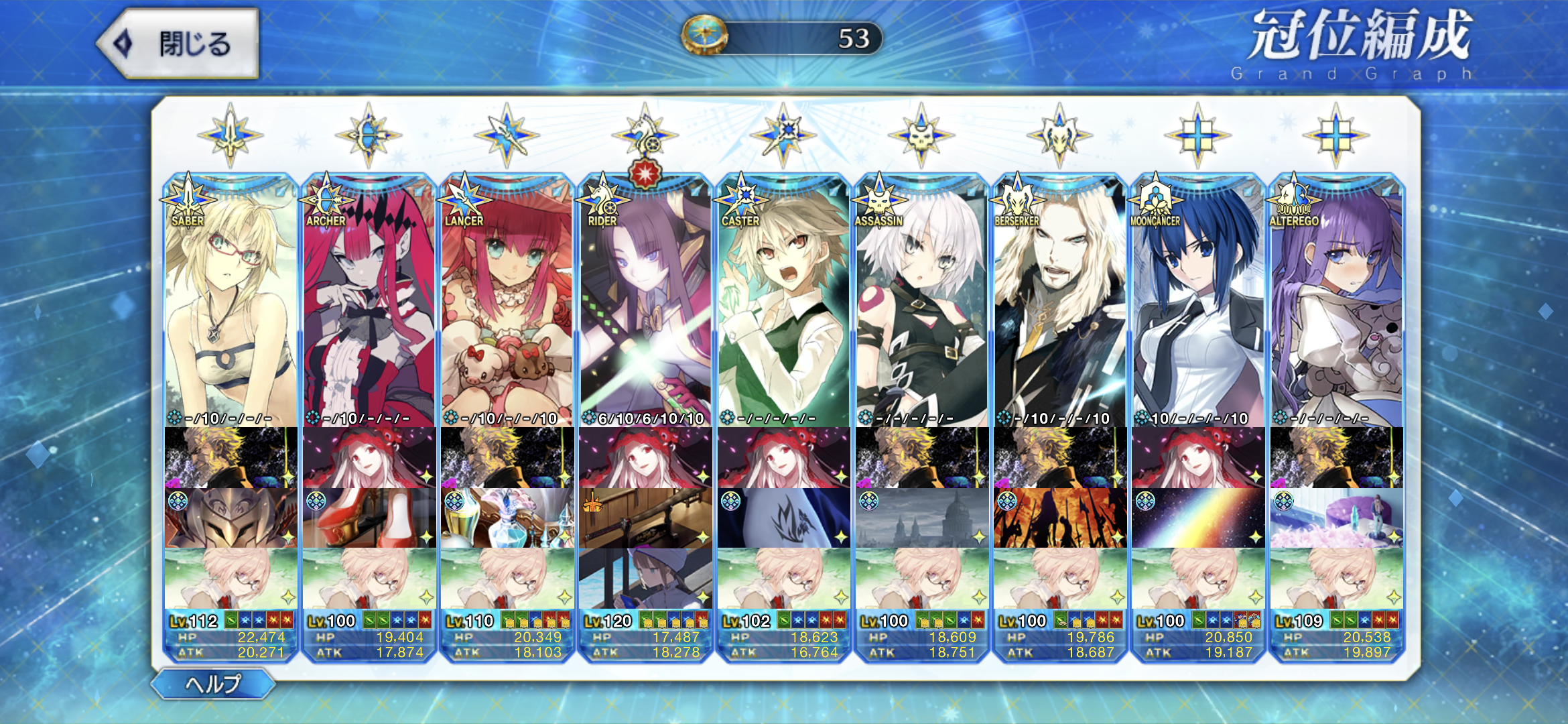Select the sword rack craft essence
Screen dimensions: 1568x724
(x=645, y=518)
